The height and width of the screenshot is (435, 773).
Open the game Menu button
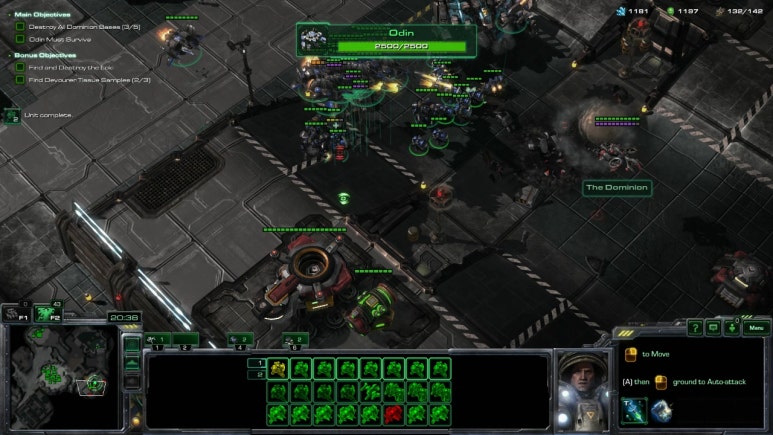pyautogui.click(x=756, y=327)
